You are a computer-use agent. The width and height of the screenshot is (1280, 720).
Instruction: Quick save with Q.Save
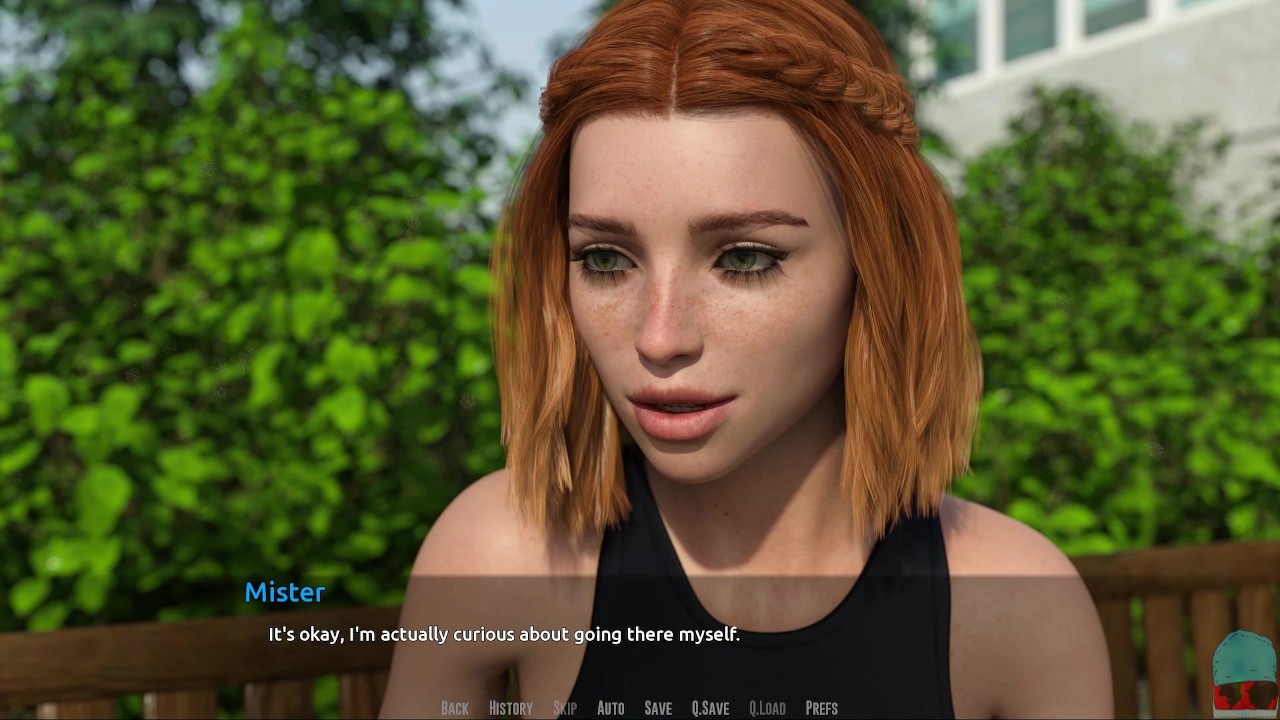pos(710,708)
